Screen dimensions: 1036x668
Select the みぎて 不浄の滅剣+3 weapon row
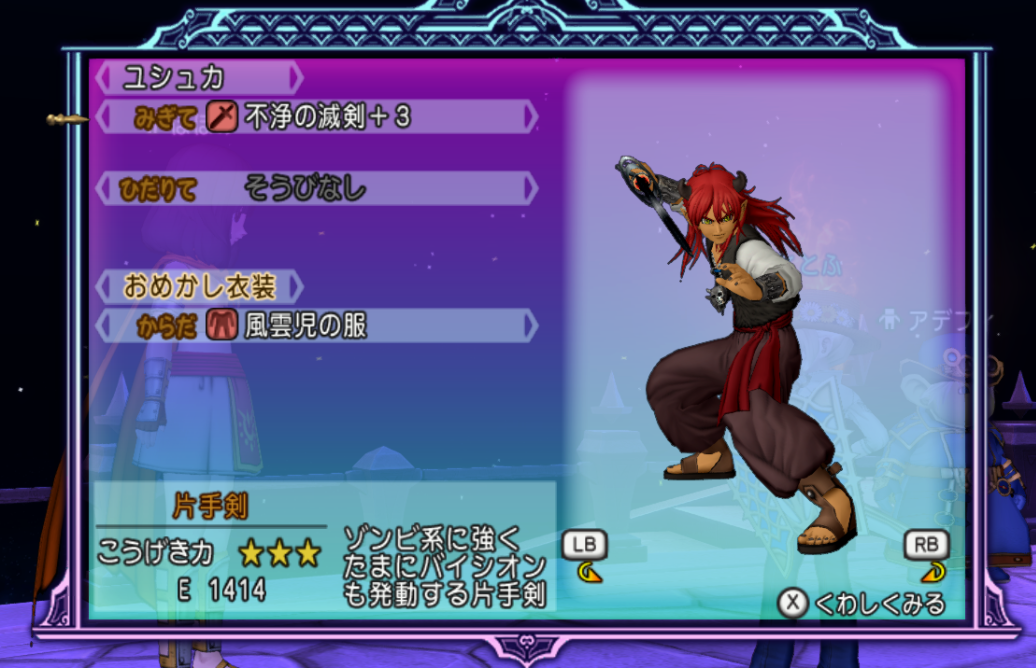click(316, 117)
